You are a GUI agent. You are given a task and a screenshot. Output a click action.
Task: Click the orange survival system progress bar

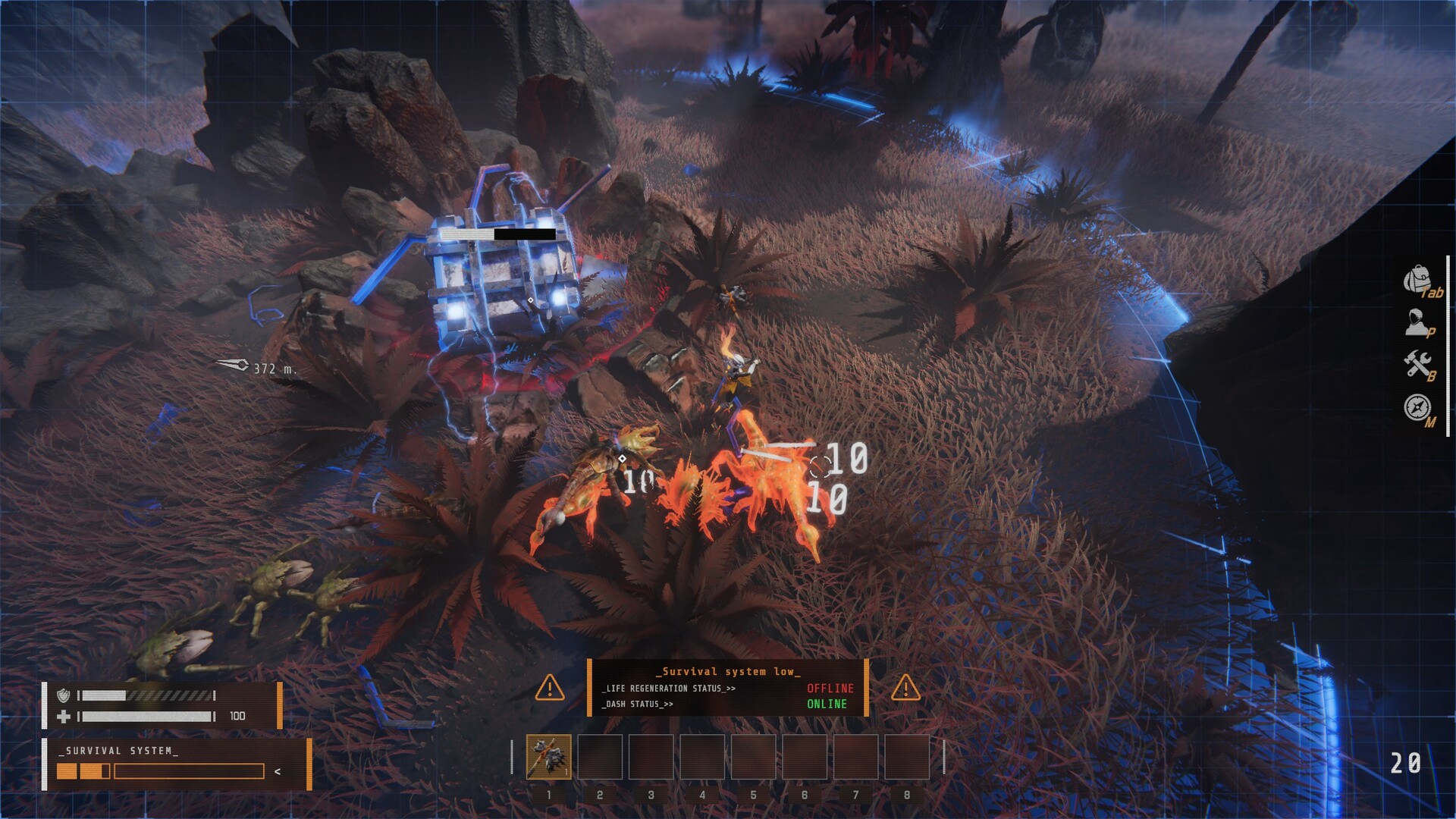83,770
